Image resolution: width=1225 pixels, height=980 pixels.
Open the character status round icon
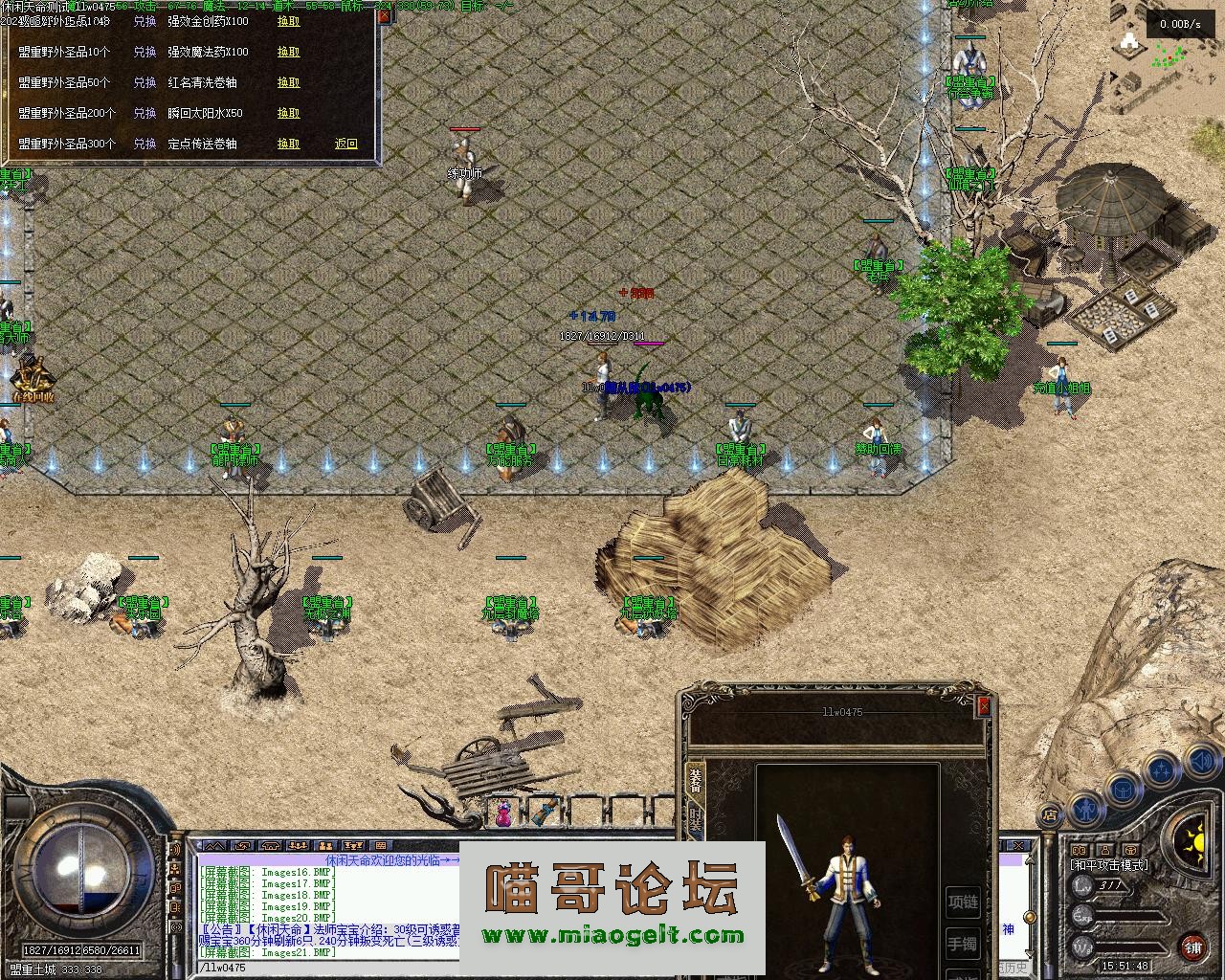(1085, 809)
